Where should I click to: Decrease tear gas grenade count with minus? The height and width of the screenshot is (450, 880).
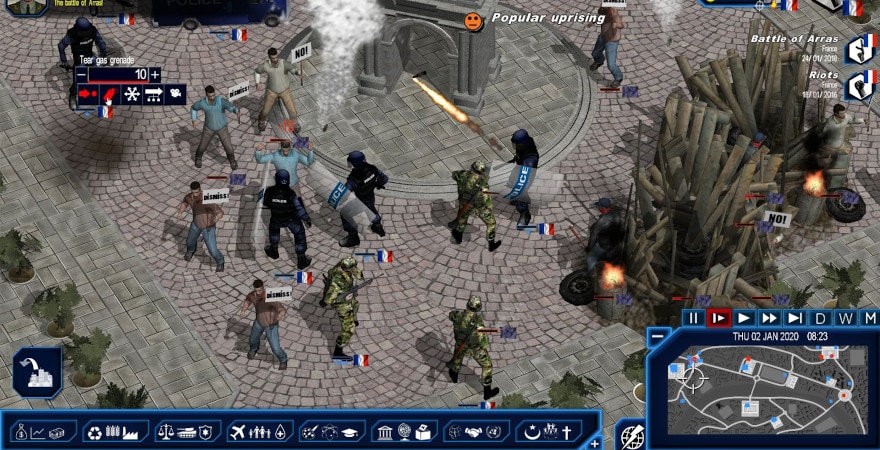pyautogui.click(x=81, y=74)
